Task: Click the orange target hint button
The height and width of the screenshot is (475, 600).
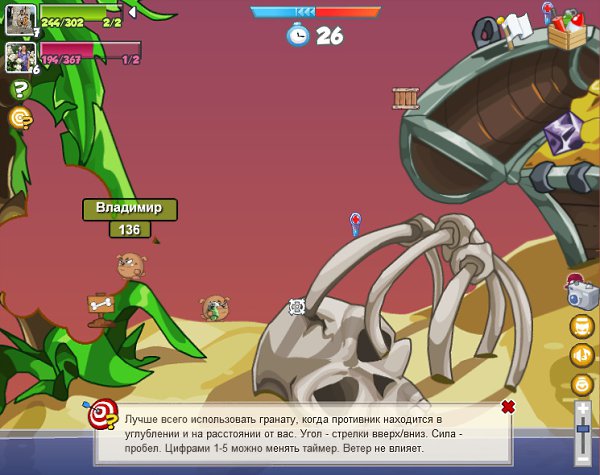Action: coord(21,118)
